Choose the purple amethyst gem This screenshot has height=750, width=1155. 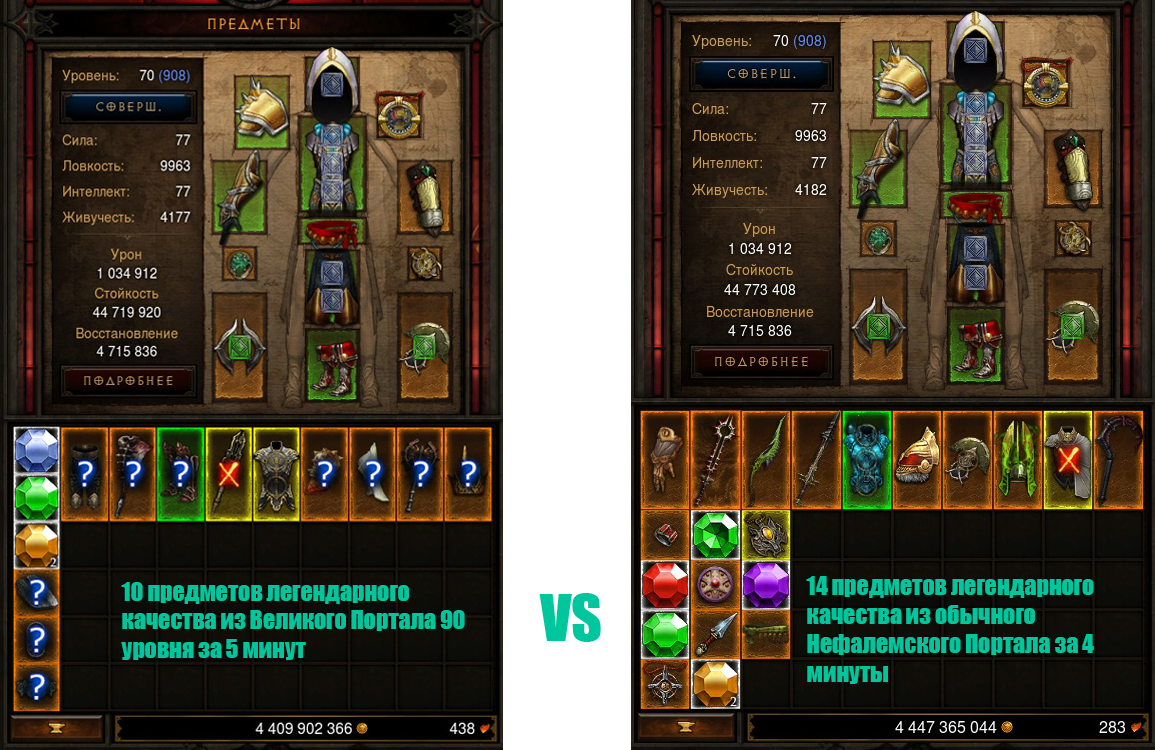(766, 584)
